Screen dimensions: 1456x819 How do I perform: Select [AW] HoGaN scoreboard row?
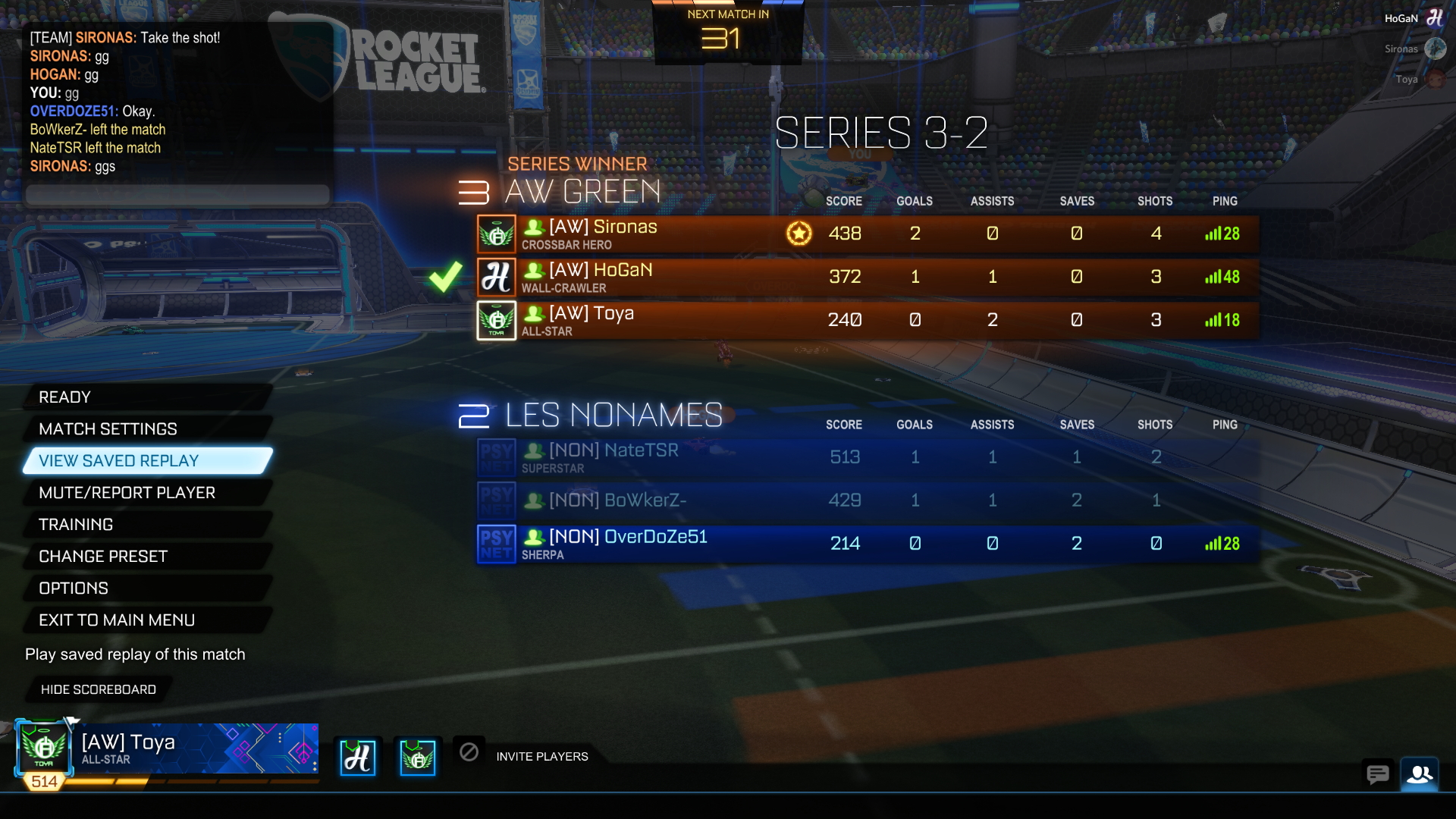868,277
